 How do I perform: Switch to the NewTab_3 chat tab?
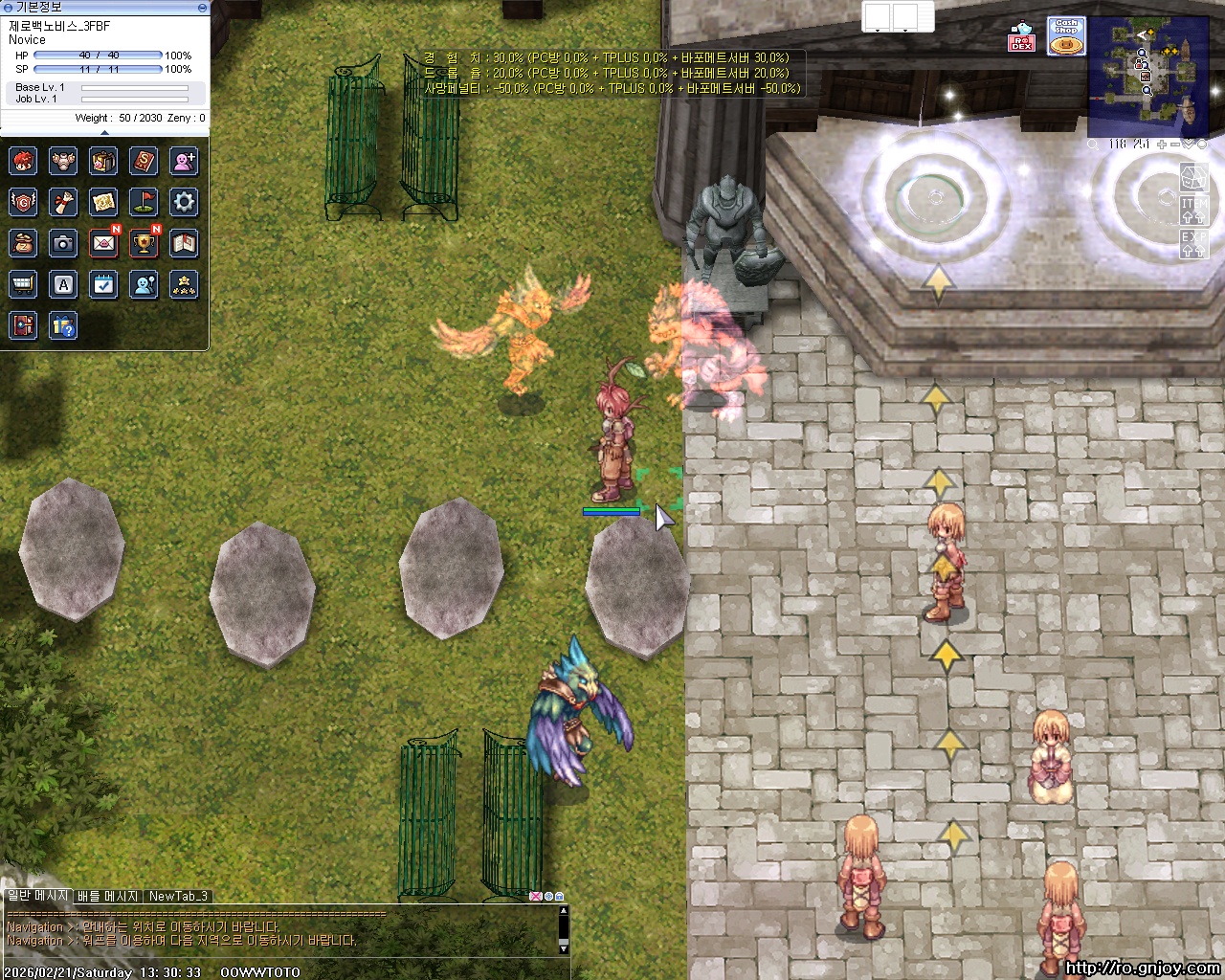pyautogui.click(x=178, y=897)
